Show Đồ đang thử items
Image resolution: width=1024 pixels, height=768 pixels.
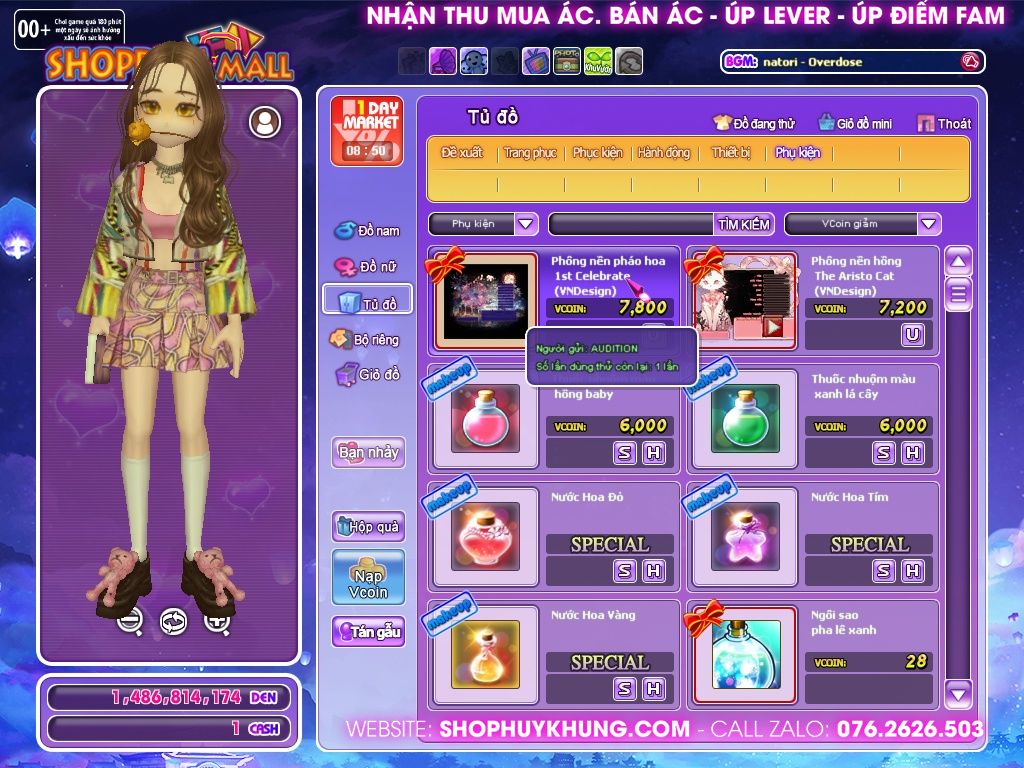click(x=754, y=124)
